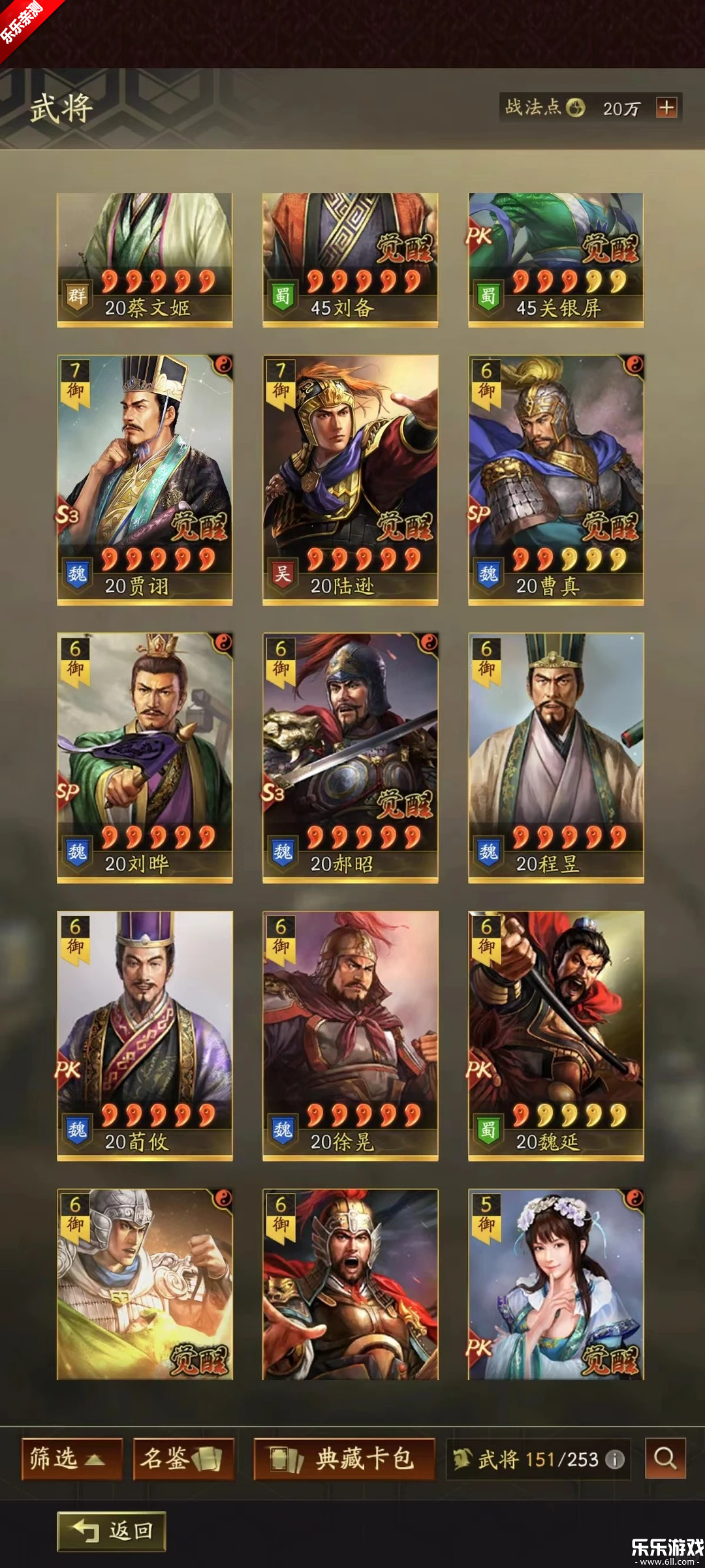Select the 贾诩 general card
This screenshot has width=705, height=1568.
[144, 480]
